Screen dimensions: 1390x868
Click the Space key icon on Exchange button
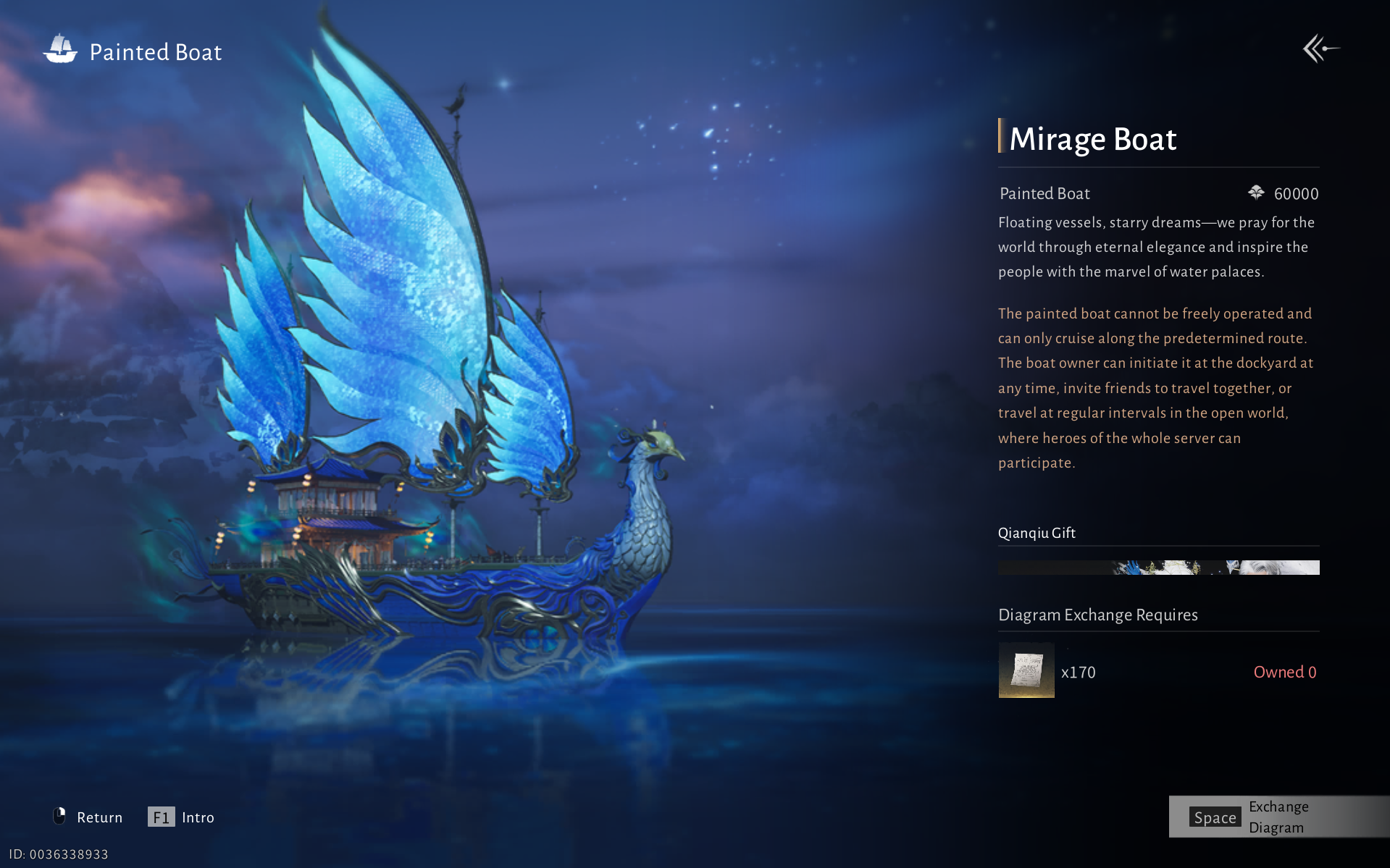(x=1215, y=817)
